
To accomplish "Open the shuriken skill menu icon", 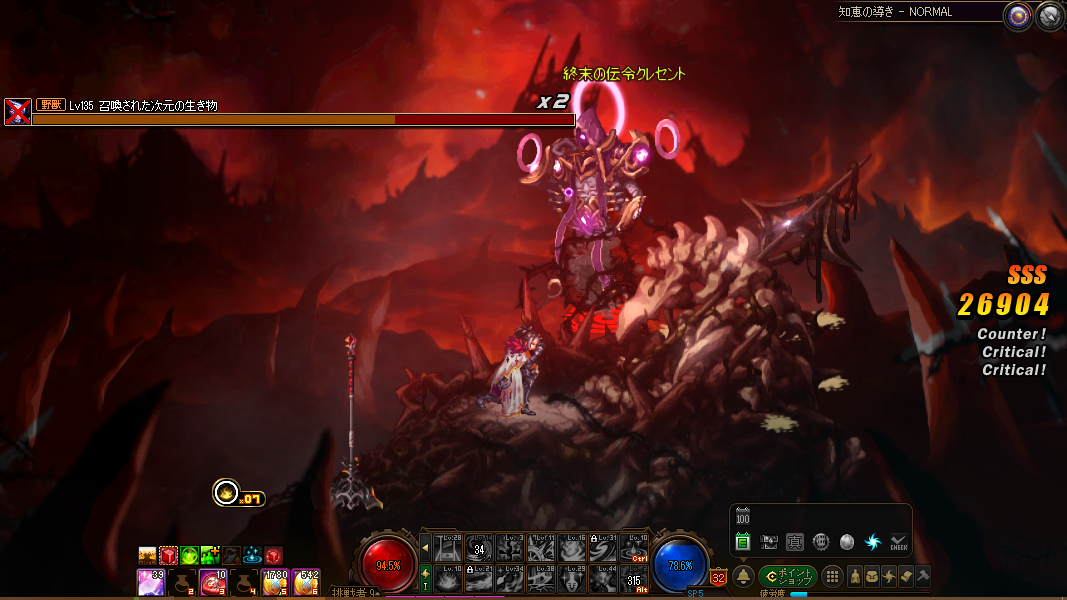I will point(889,576).
